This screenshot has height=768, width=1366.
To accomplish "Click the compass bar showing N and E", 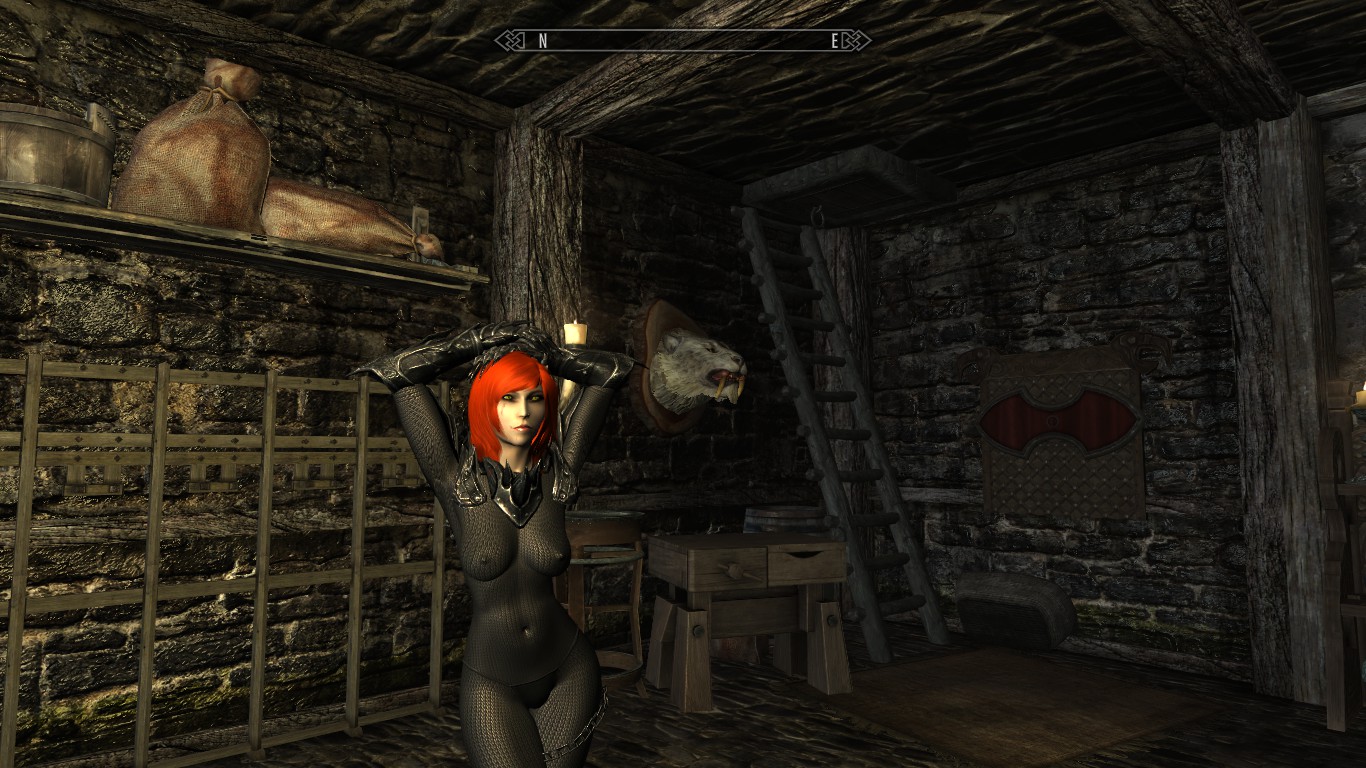I will point(683,41).
